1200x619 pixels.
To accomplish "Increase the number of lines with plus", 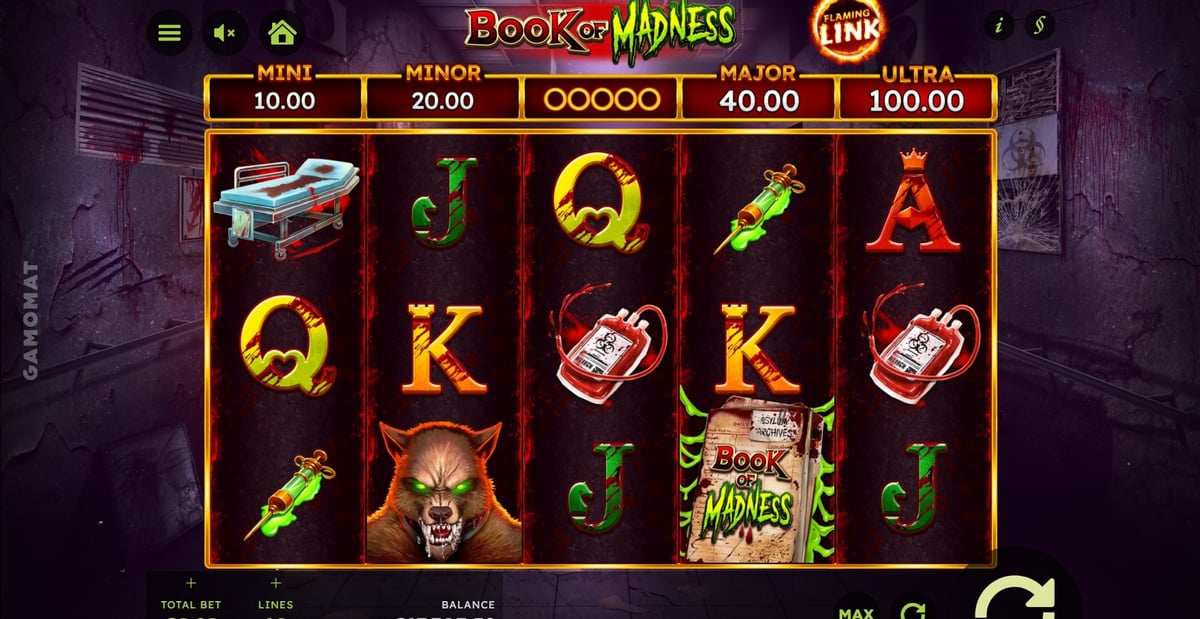I will pyautogui.click(x=276, y=583).
